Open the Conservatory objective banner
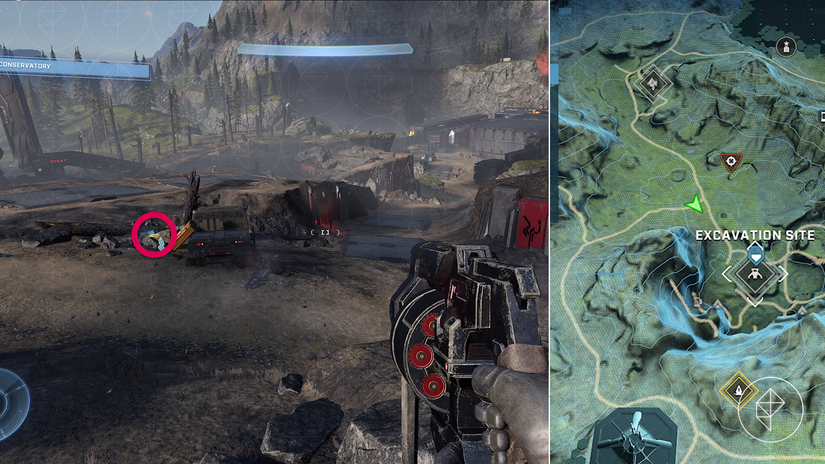The height and width of the screenshot is (464, 825). click(x=75, y=67)
